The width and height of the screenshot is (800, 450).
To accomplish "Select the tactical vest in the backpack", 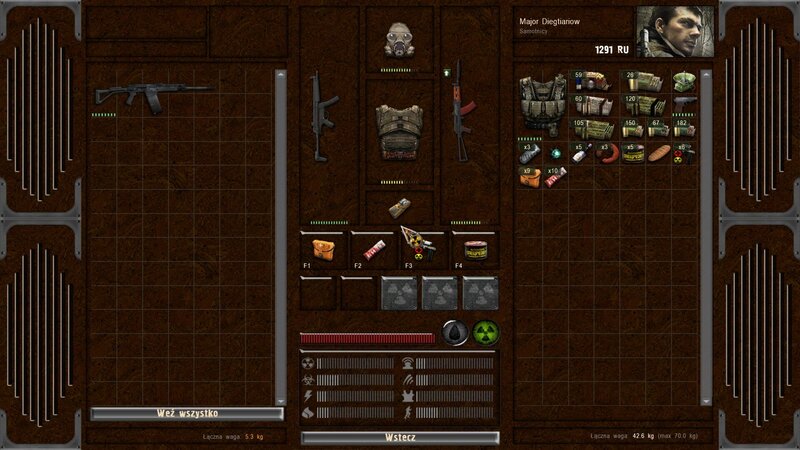I will pyautogui.click(x=541, y=103).
